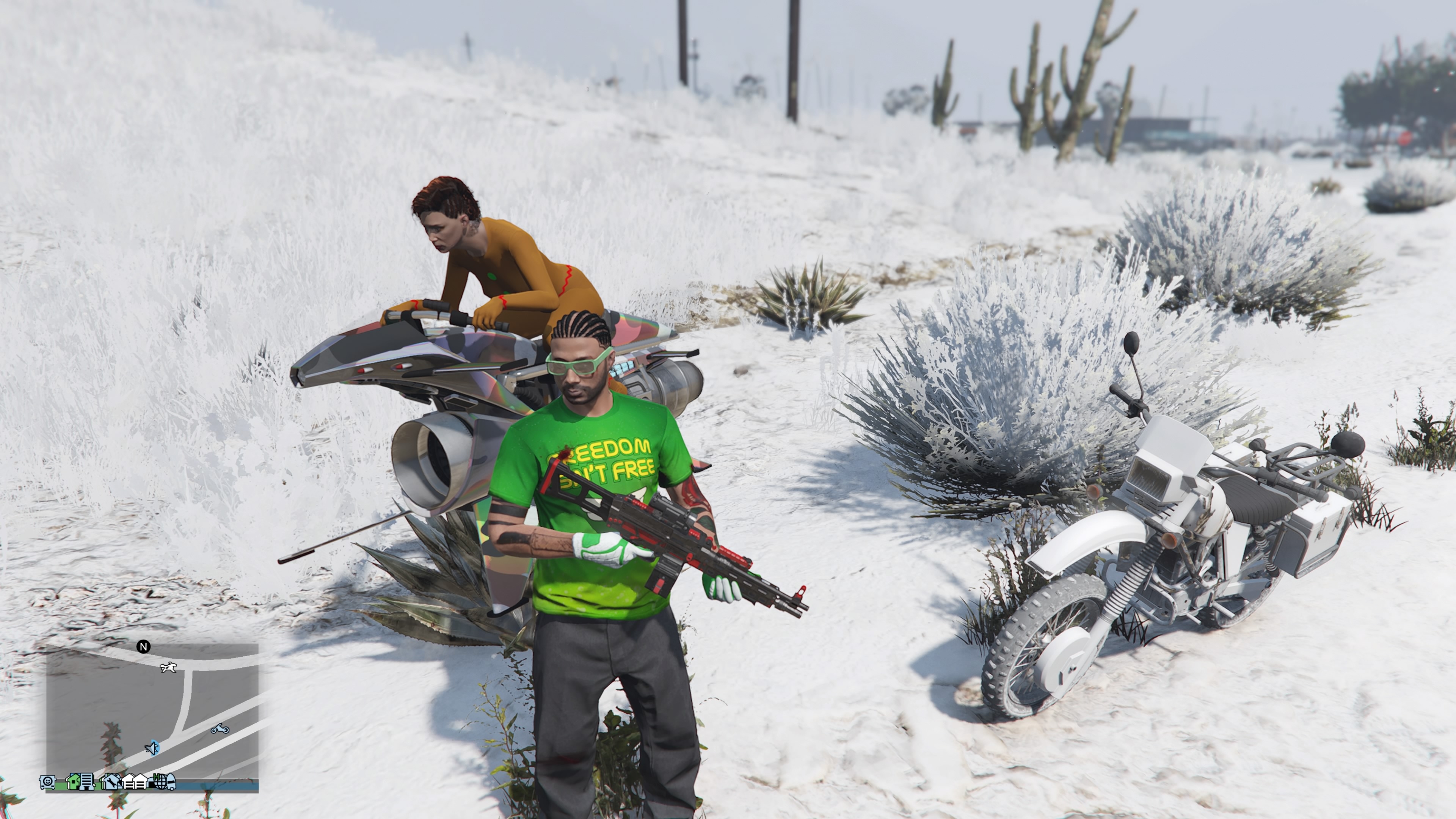Select the blue motorcycle blip on minimap
The width and height of the screenshot is (1456, 819).
(x=219, y=729)
